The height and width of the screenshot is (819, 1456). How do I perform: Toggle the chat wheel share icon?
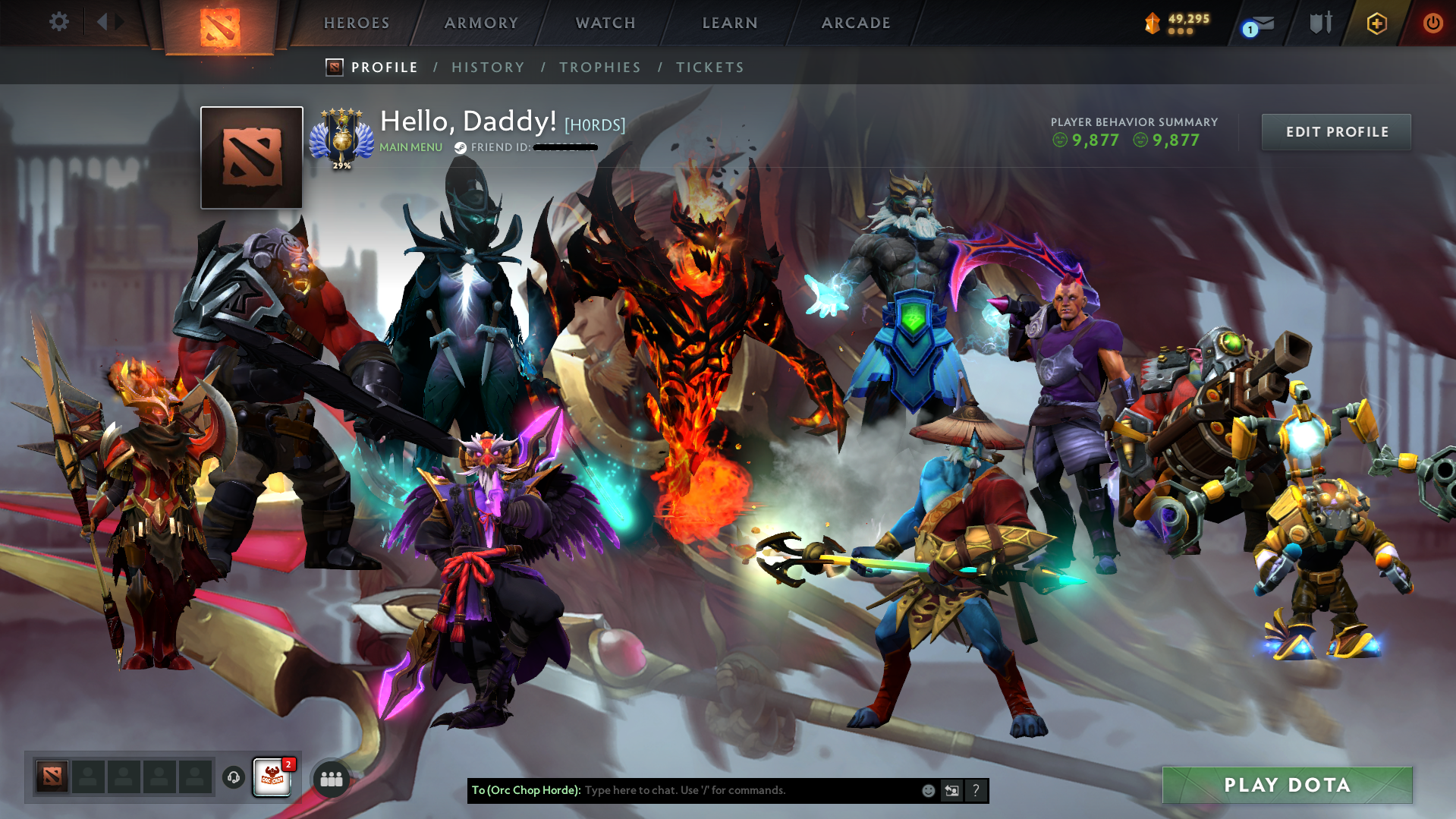(x=952, y=790)
